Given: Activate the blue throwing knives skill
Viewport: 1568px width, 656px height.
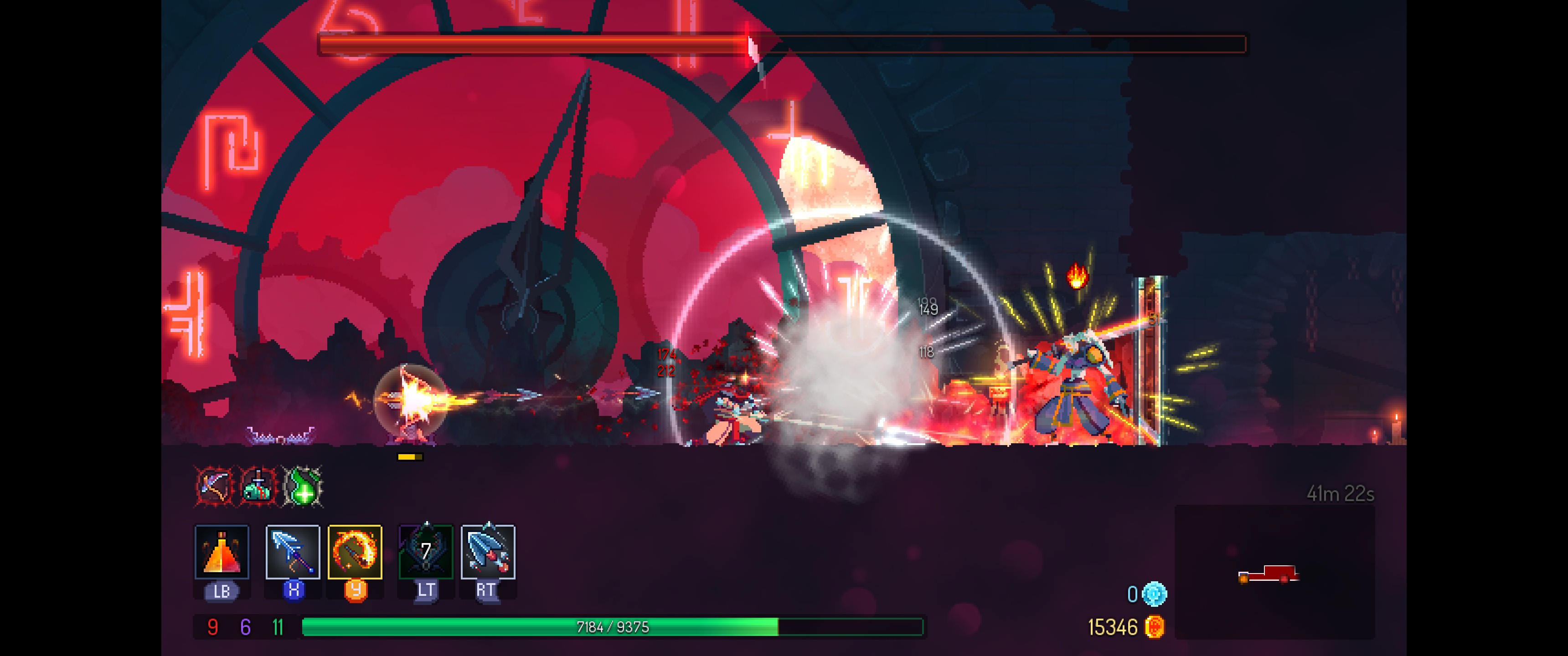Looking at the screenshot, I should pos(488,551).
